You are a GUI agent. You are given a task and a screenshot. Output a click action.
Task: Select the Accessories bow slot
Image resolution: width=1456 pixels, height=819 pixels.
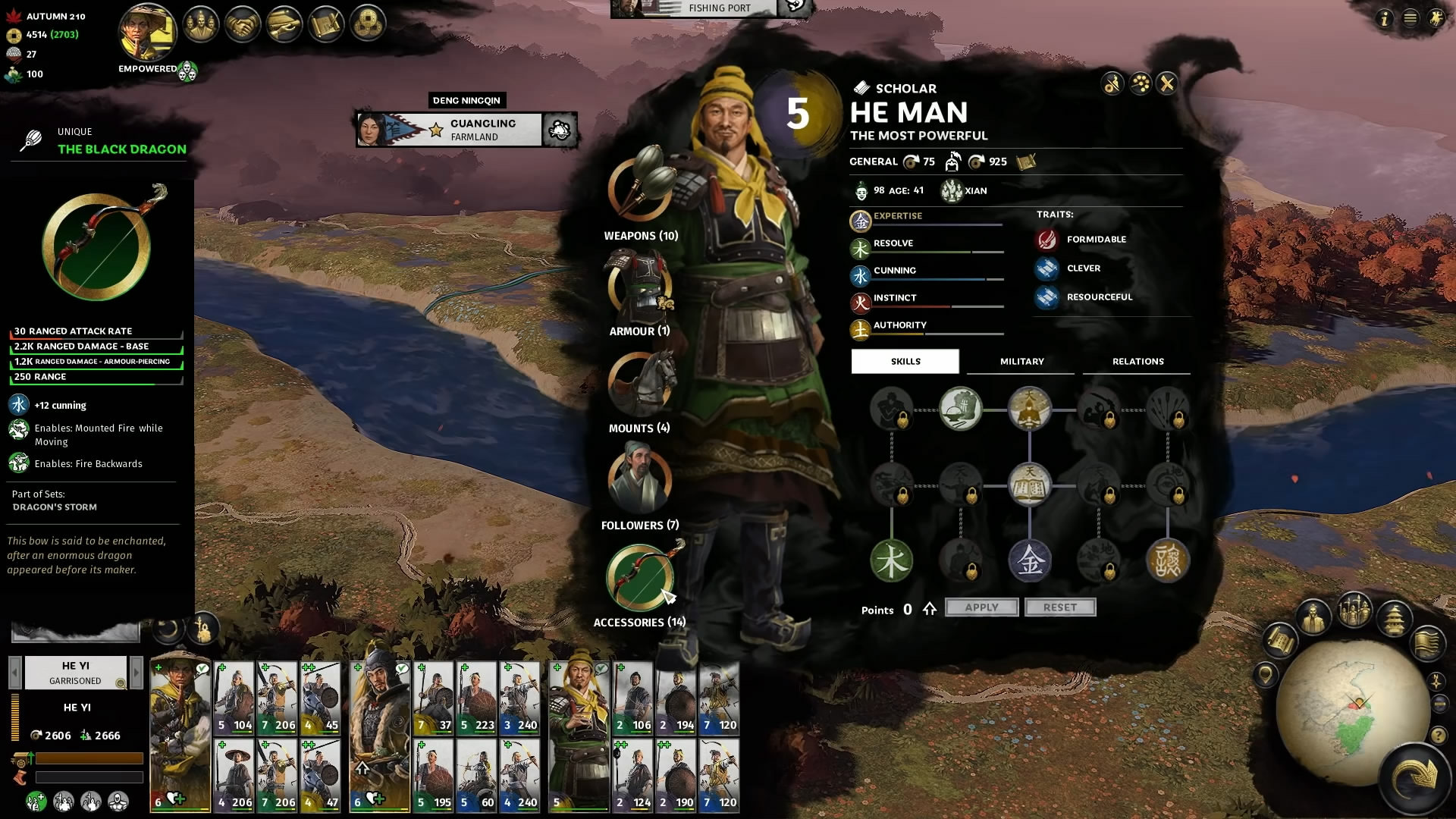pyautogui.click(x=640, y=578)
